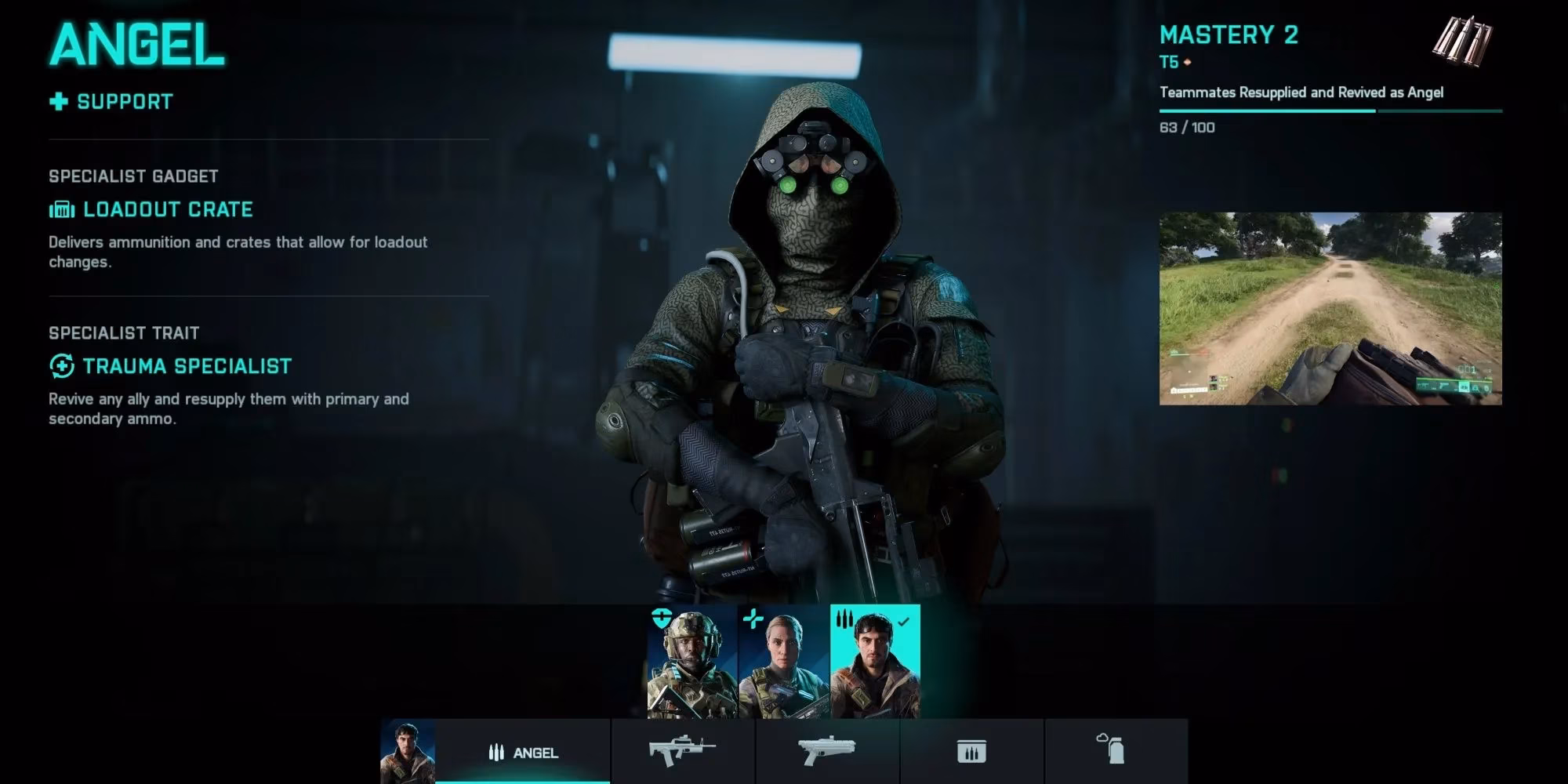Open the secondary weapon pistol slot

[827, 749]
